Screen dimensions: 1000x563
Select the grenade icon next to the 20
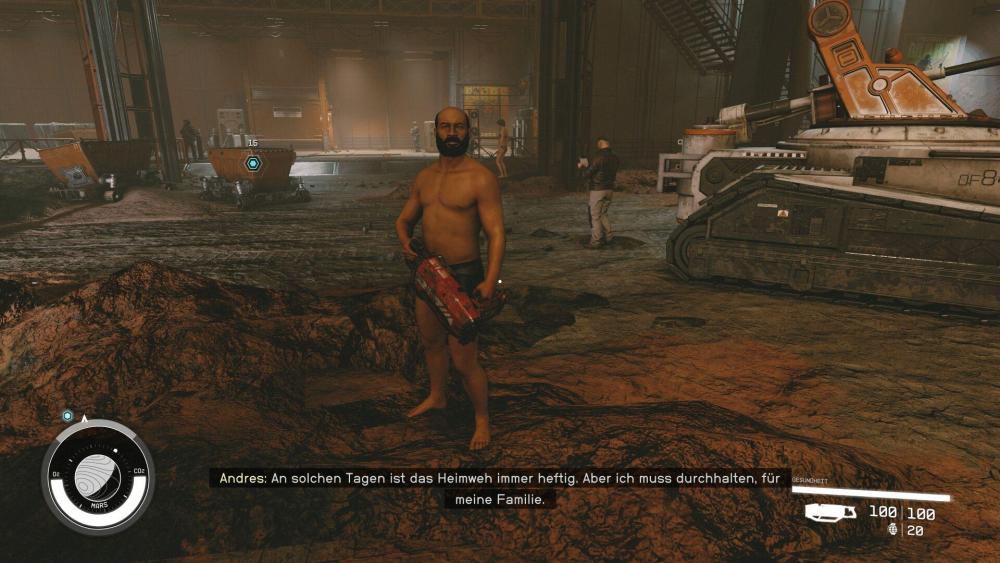[893, 530]
